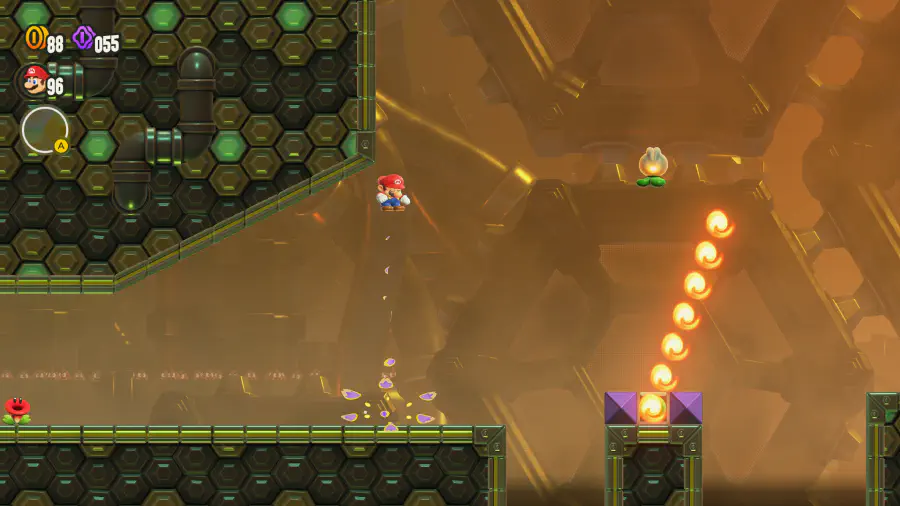Click the purple flower coin icon
The height and width of the screenshot is (506, 900).
(83, 39)
